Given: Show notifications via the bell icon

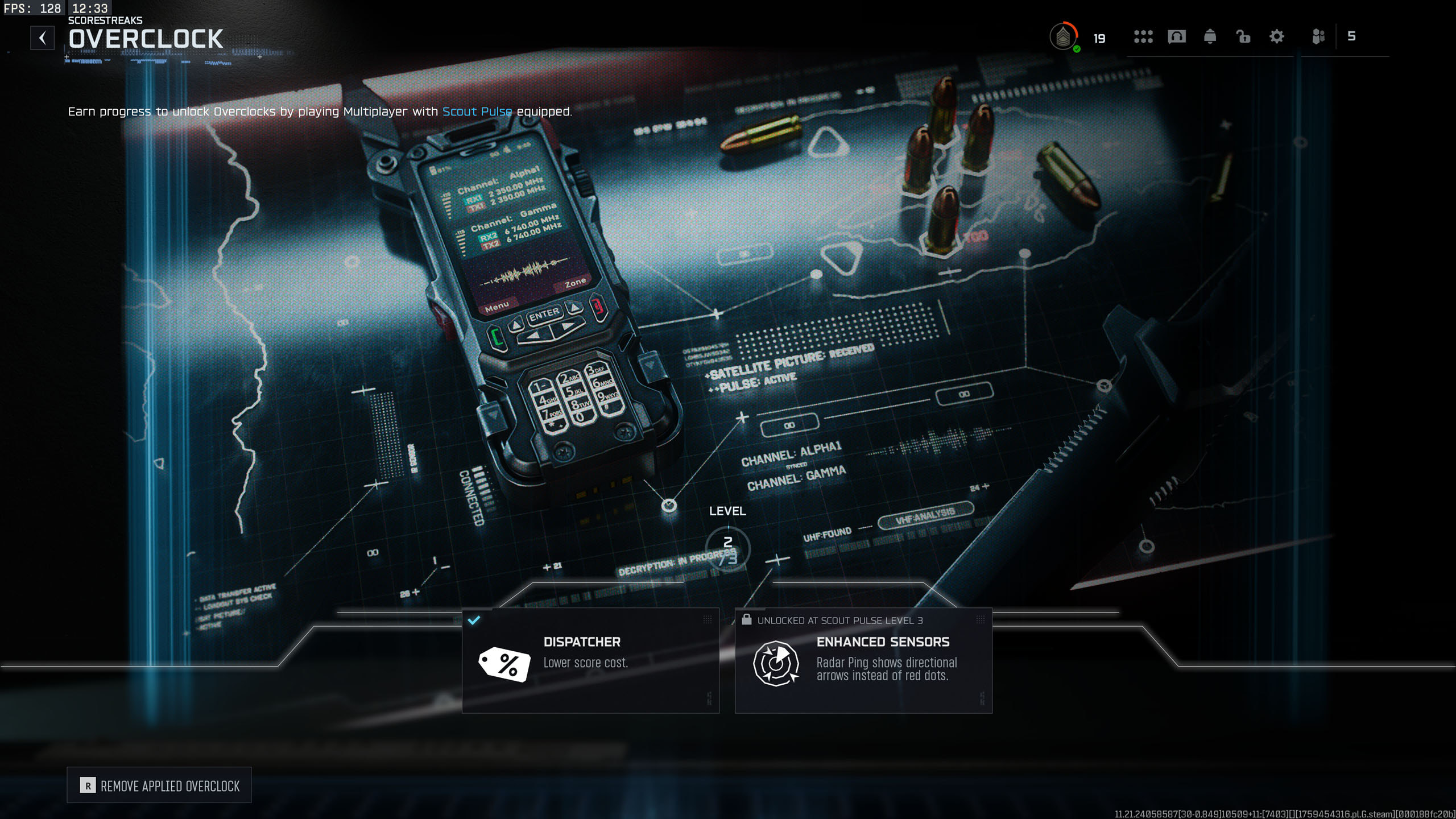Looking at the screenshot, I should coord(1210,37).
